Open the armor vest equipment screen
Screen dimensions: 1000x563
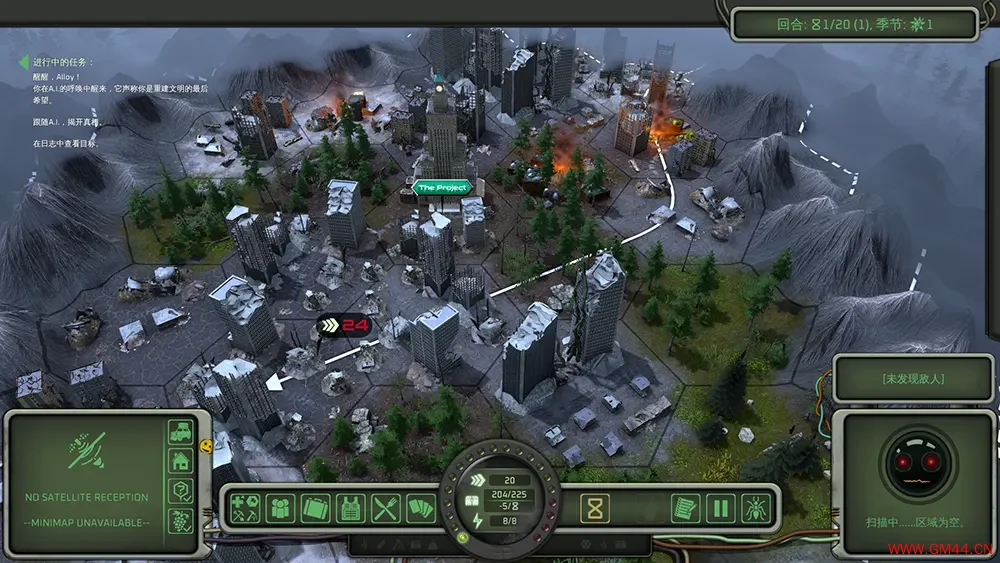350,509
